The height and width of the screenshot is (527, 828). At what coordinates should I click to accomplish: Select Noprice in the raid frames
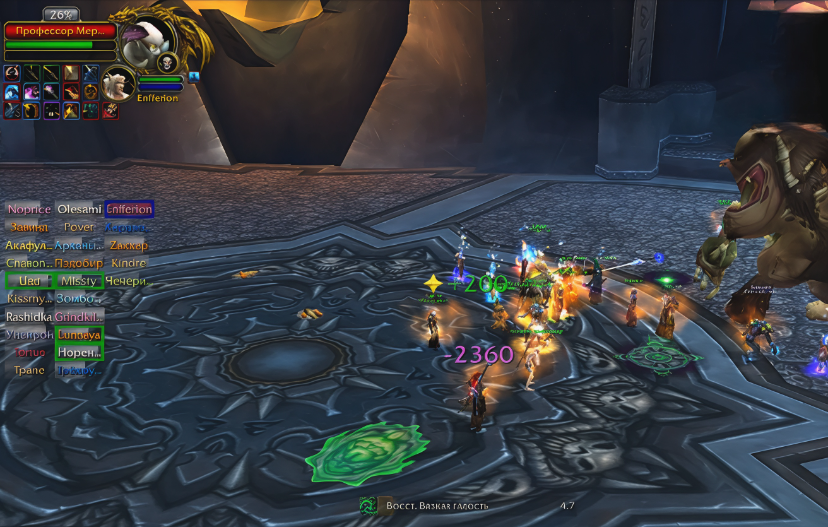click(x=29, y=209)
